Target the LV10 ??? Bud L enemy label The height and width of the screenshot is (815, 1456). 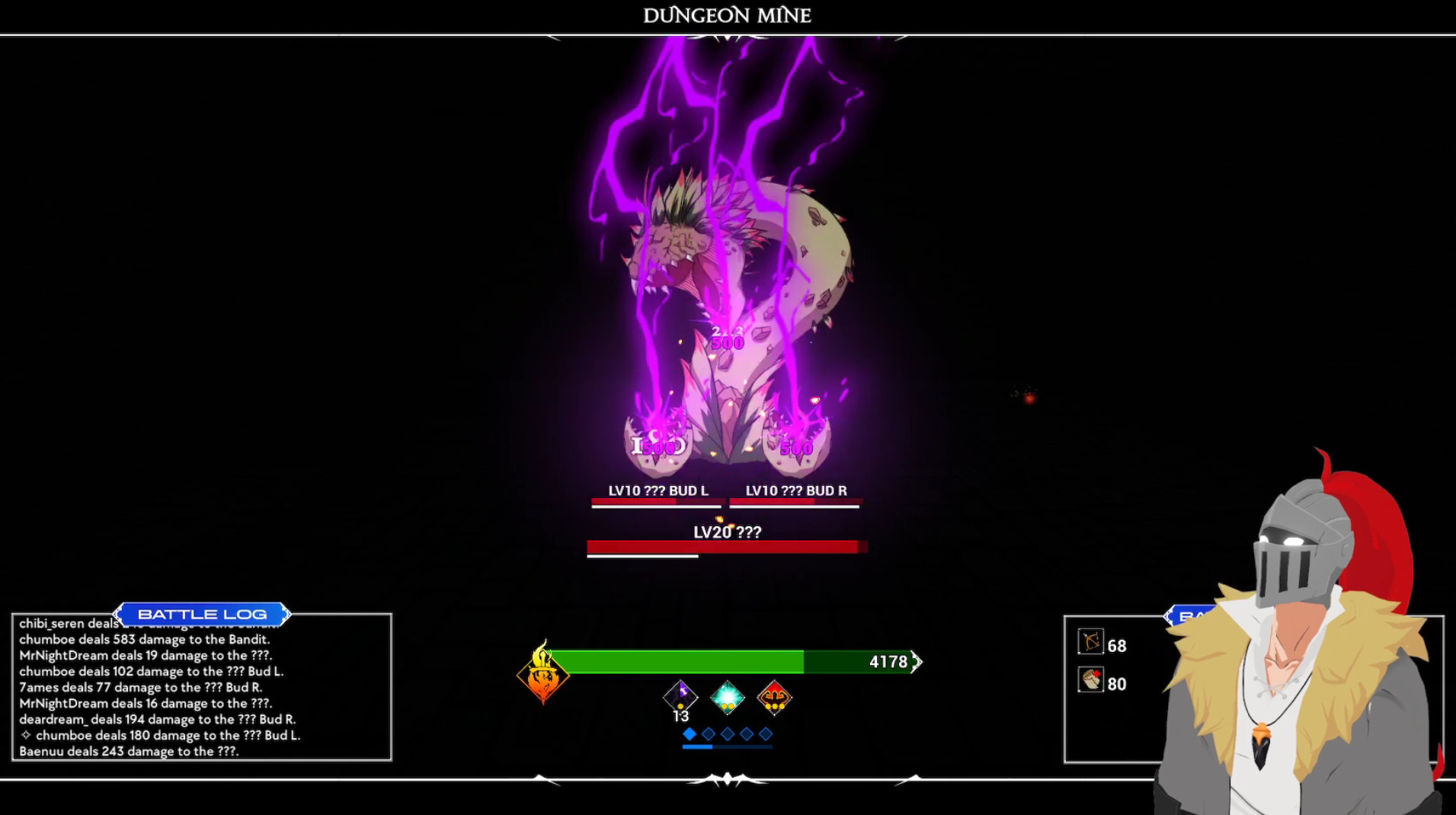click(658, 491)
